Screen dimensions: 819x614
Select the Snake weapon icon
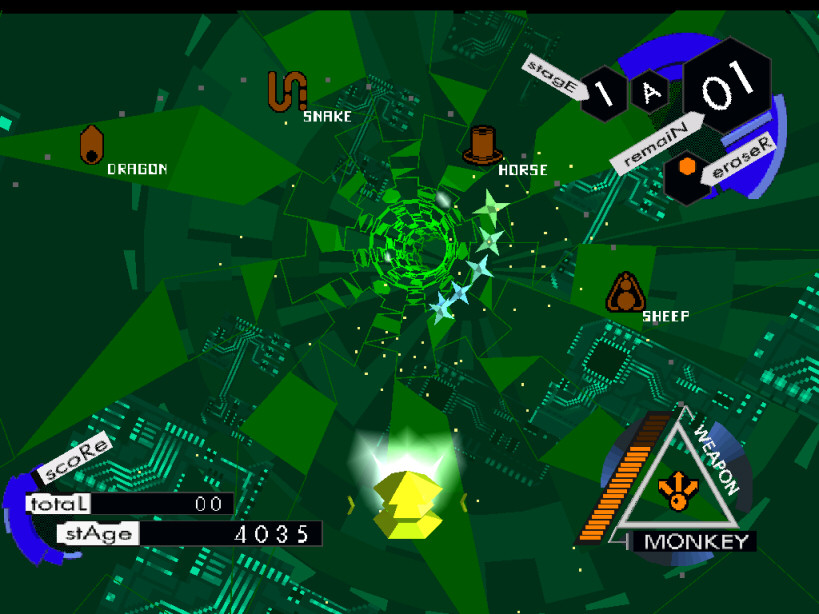[x=286, y=91]
